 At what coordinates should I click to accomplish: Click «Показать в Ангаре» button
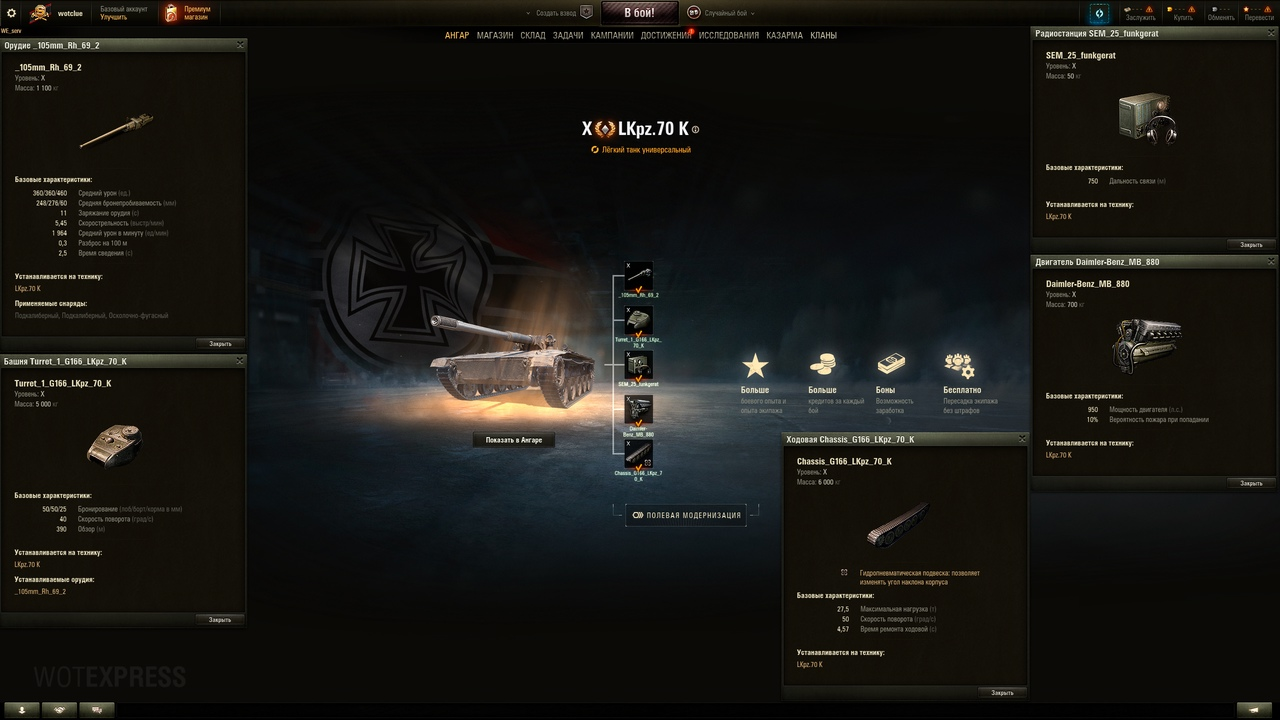click(x=514, y=440)
